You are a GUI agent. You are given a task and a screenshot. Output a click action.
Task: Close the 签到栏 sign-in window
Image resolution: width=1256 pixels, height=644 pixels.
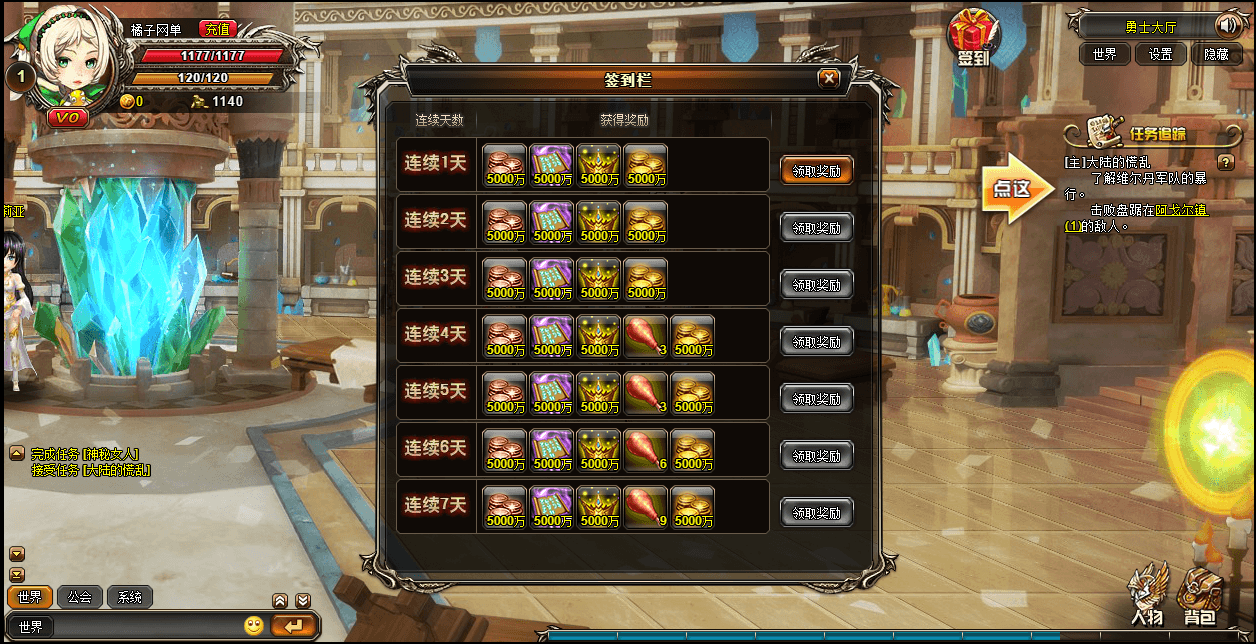pyautogui.click(x=828, y=79)
